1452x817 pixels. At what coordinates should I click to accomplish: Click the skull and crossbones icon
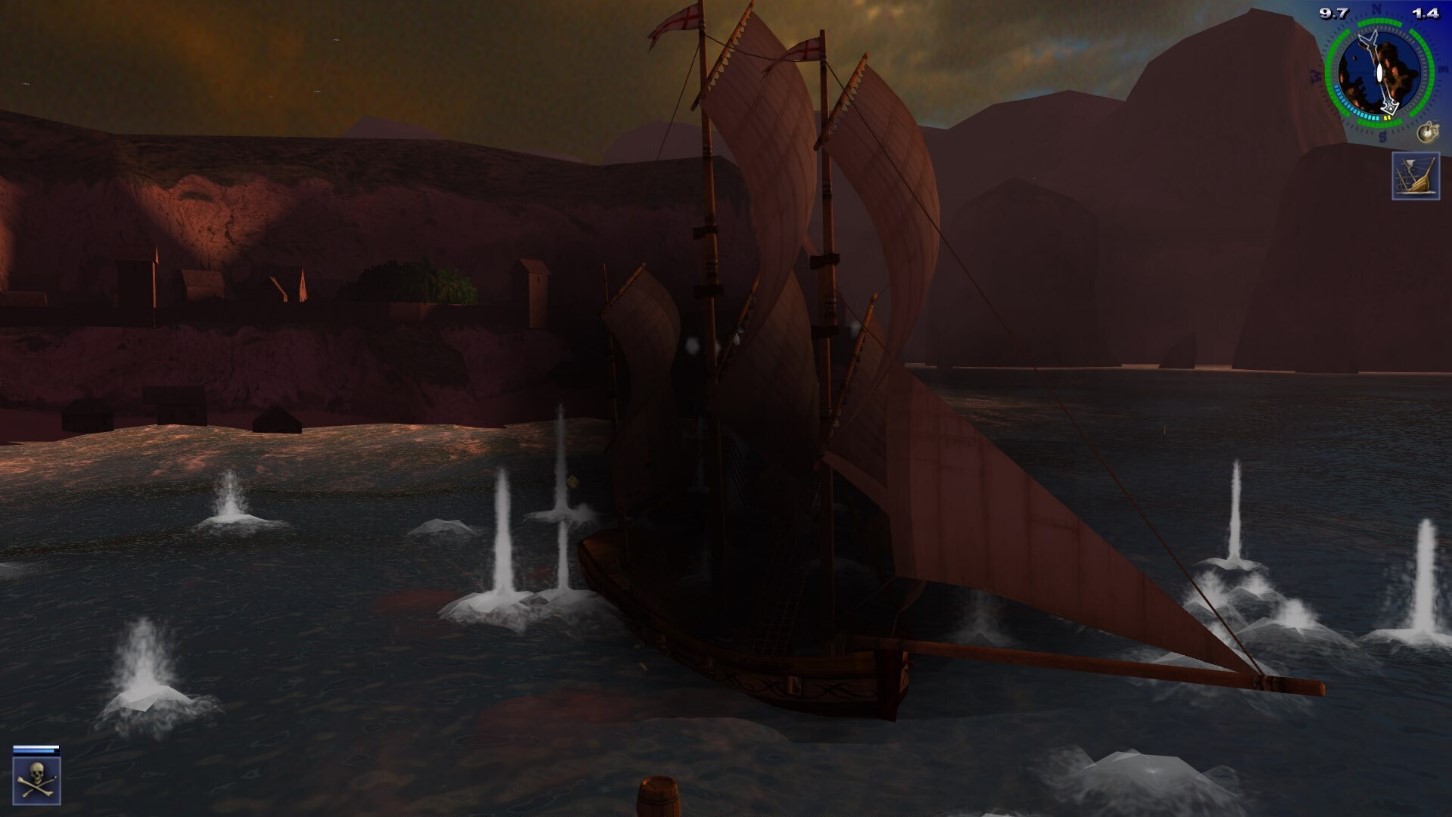[x=37, y=780]
